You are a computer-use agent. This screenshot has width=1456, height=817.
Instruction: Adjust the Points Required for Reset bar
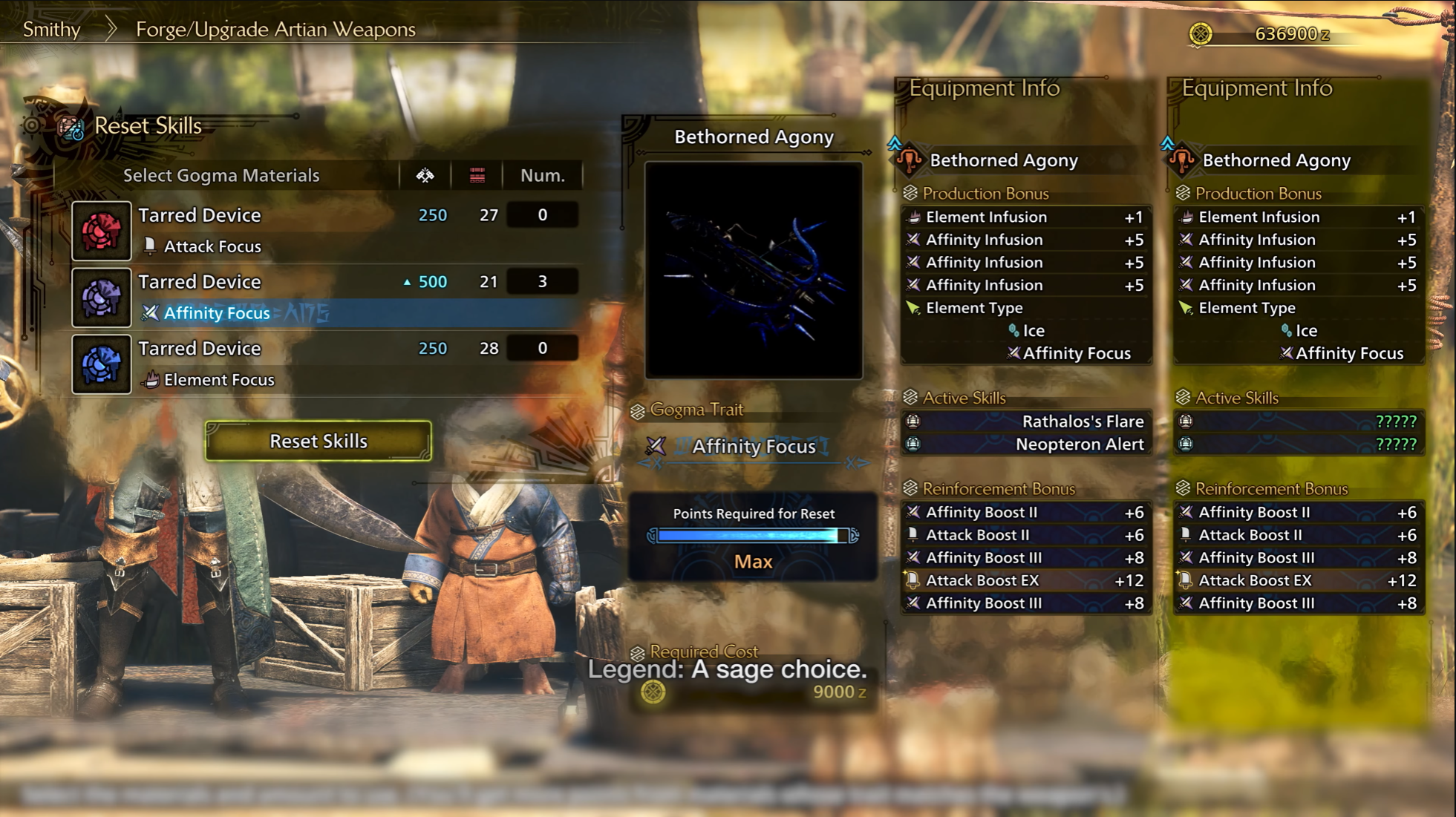752,536
